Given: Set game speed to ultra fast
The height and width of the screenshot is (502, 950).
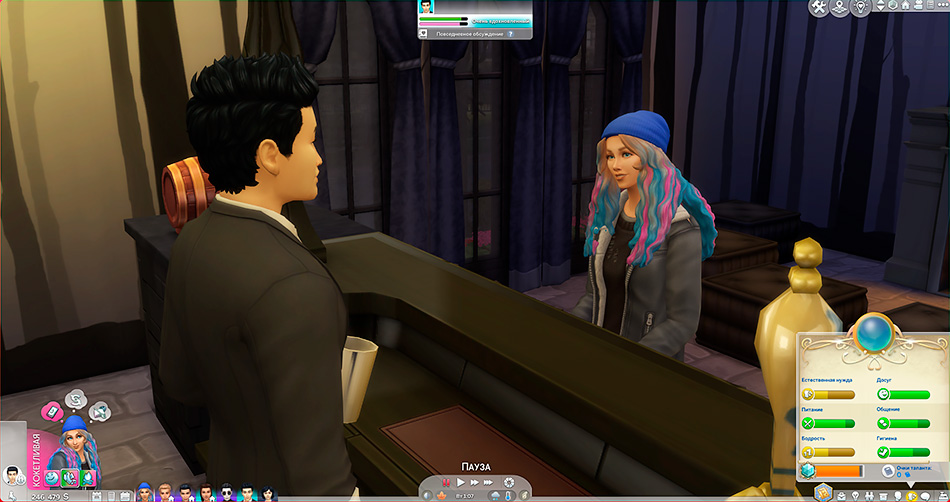Looking at the screenshot, I should click(x=490, y=482).
